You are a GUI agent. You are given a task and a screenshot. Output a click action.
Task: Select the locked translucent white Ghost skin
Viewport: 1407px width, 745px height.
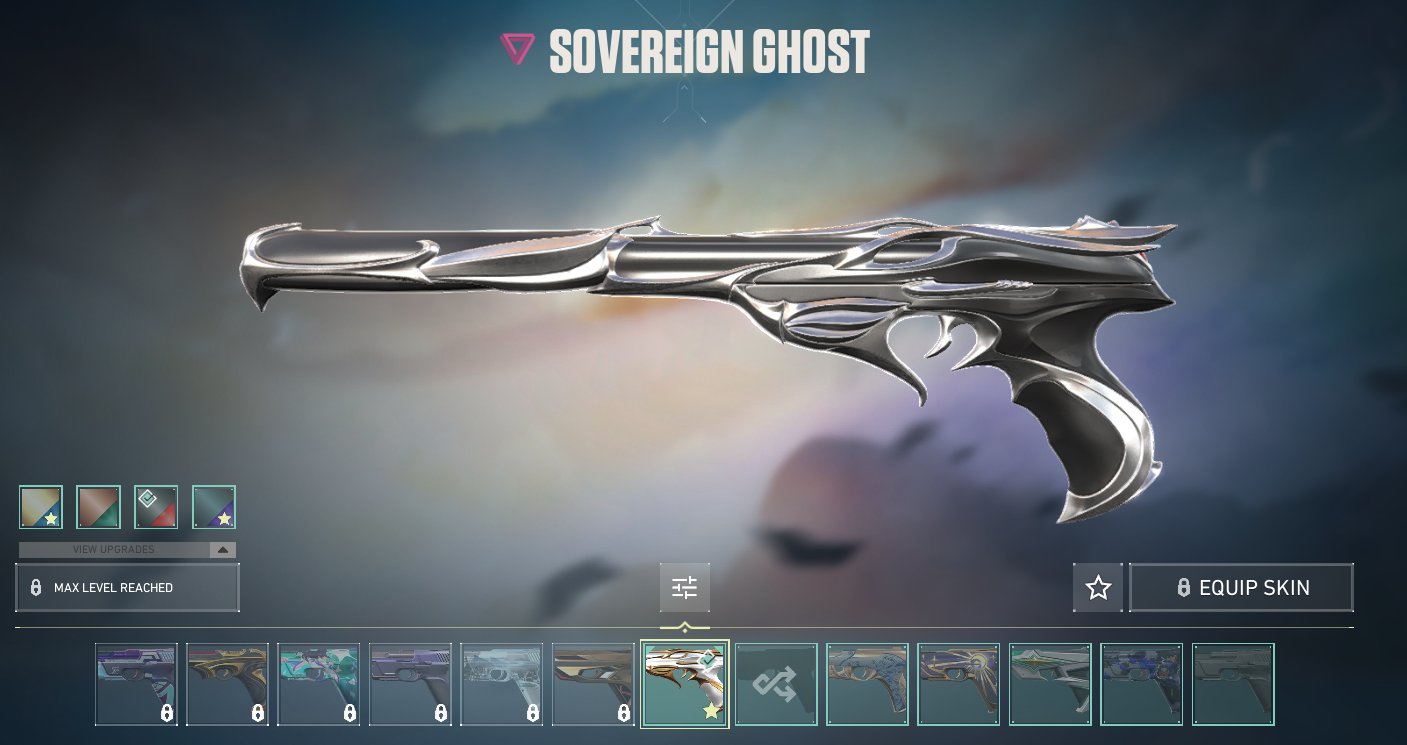tap(501, 684)
